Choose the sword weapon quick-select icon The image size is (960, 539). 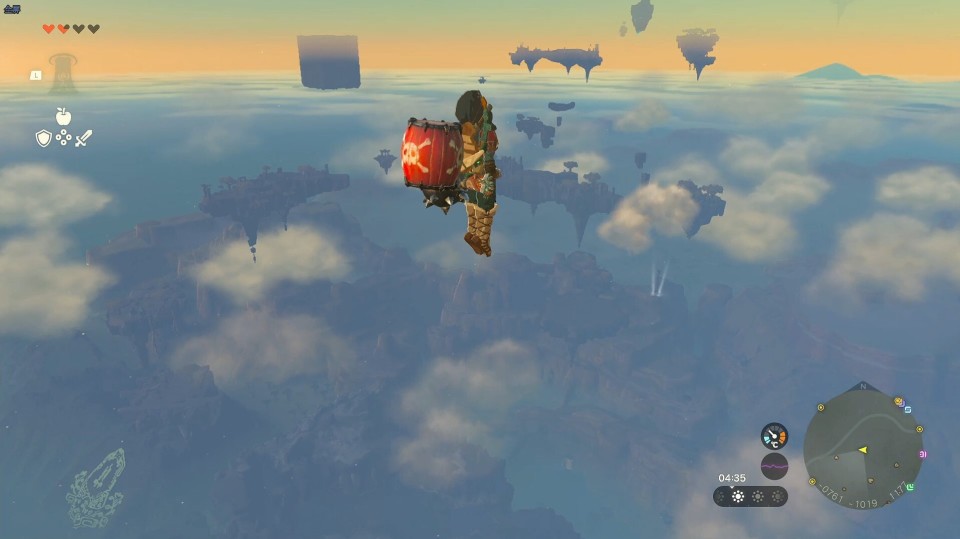84,138
